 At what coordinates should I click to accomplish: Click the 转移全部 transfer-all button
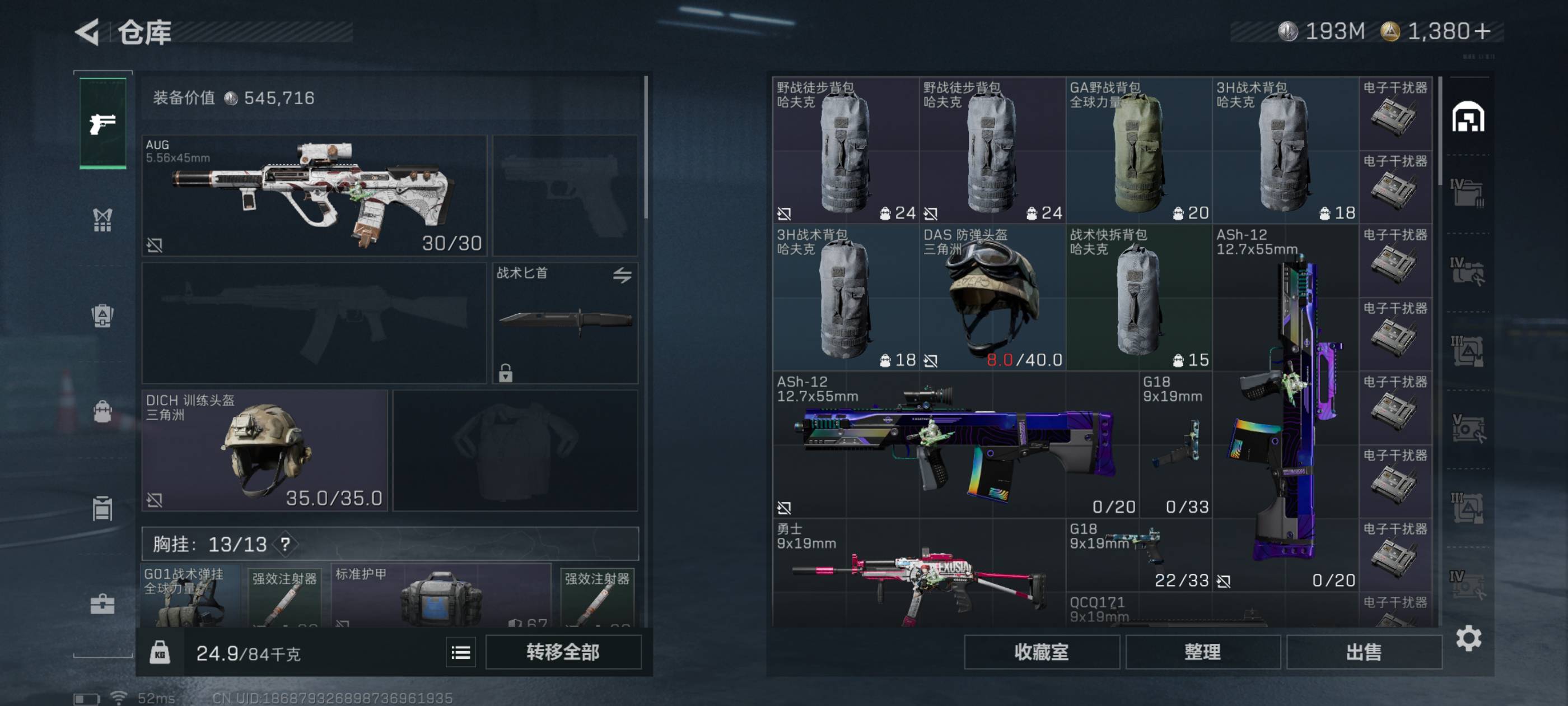pyautogui.click(x=562, y=652)
